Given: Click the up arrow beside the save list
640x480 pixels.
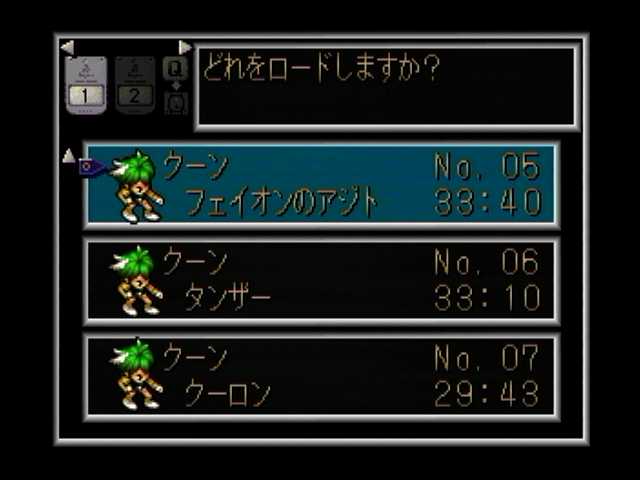Looking at the screenshot, I should 69,155.
